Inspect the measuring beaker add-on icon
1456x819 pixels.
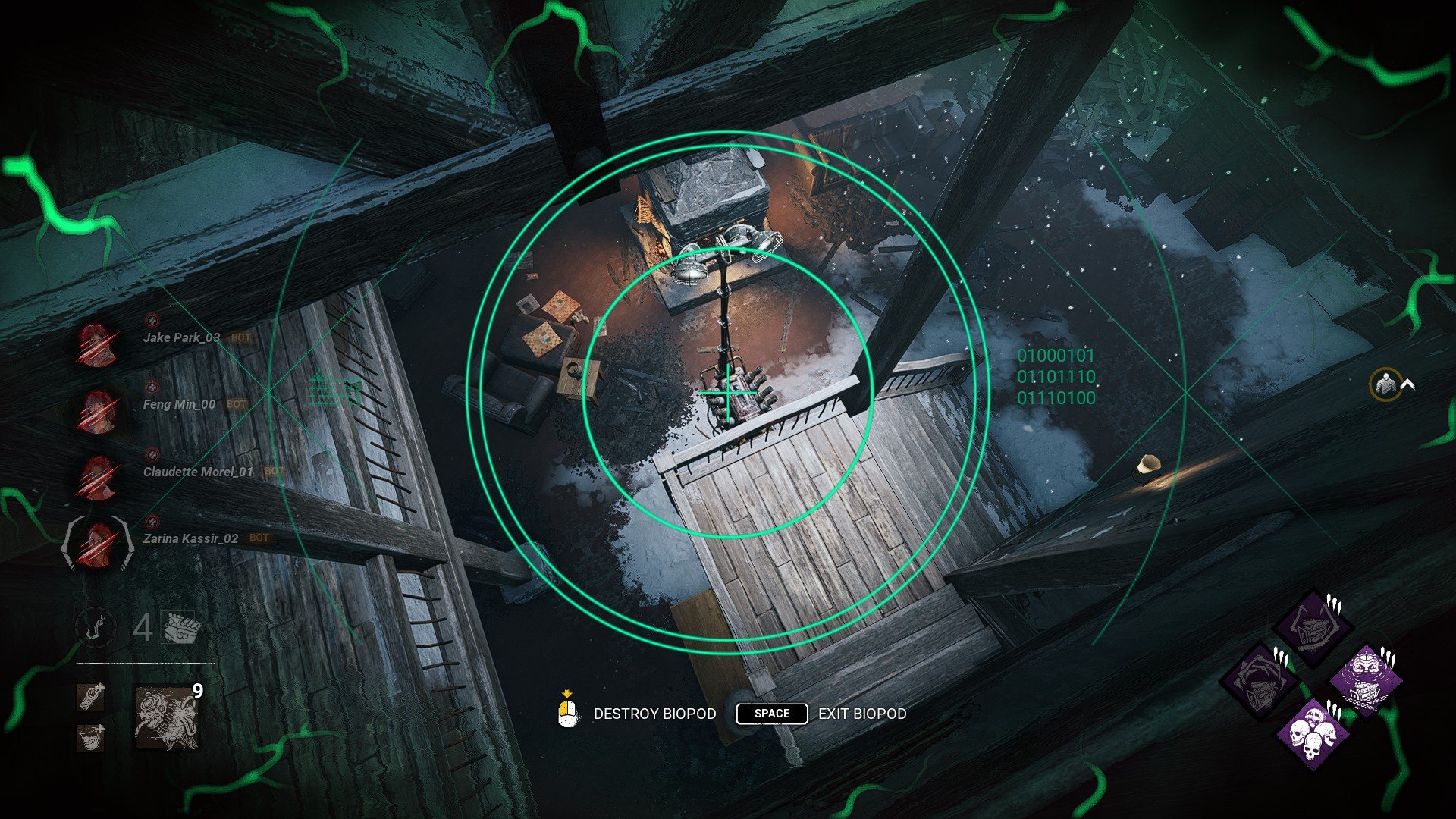coord(91,736)
